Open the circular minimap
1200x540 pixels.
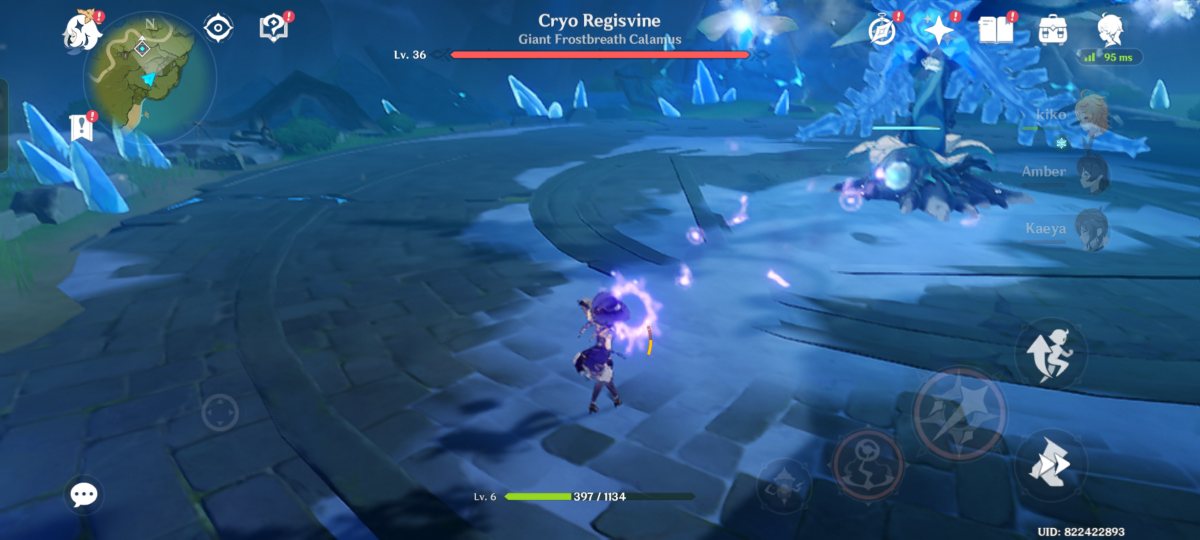point(150,77)
